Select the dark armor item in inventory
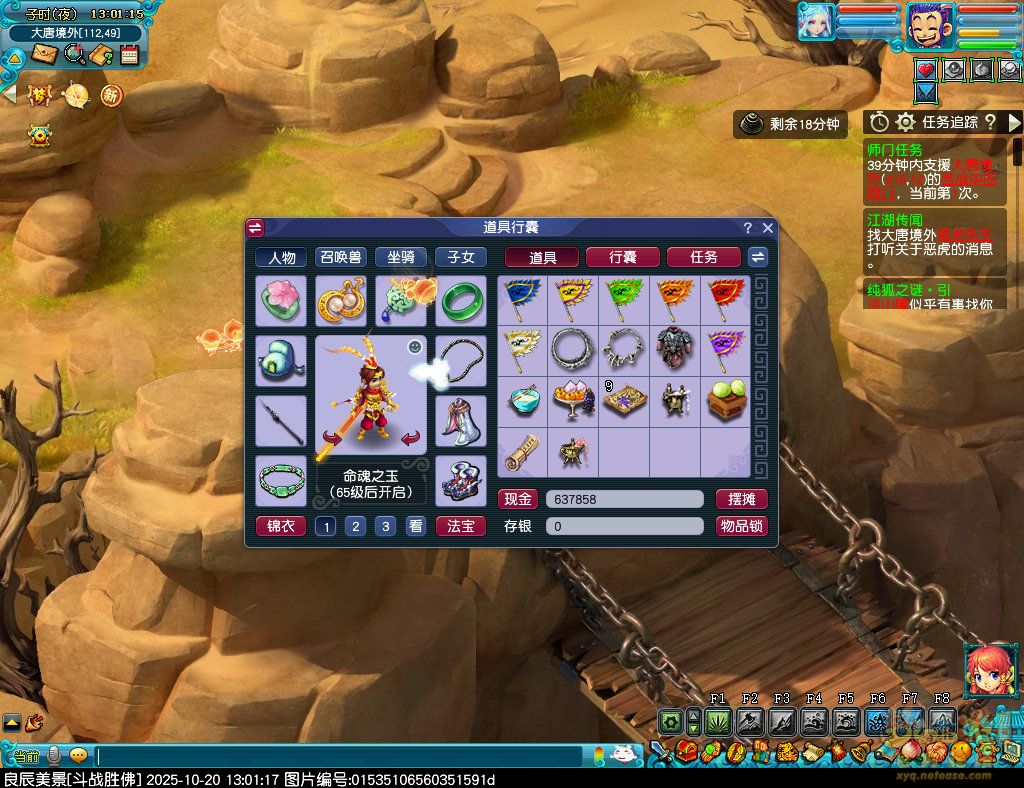This screenshot has width=1024, height=788. coord(674,350)
